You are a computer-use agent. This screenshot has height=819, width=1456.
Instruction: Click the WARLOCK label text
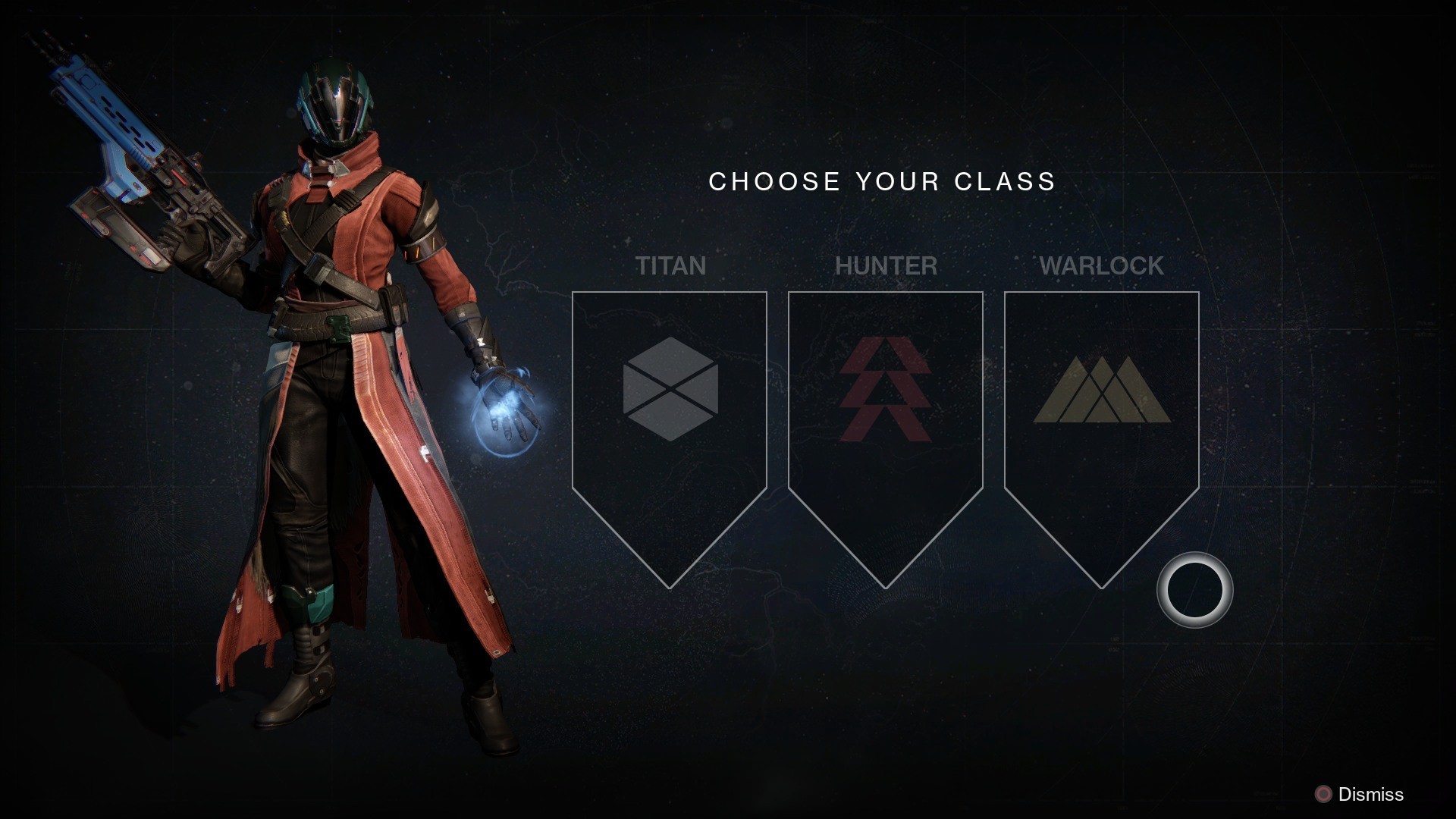[1101, 266]
